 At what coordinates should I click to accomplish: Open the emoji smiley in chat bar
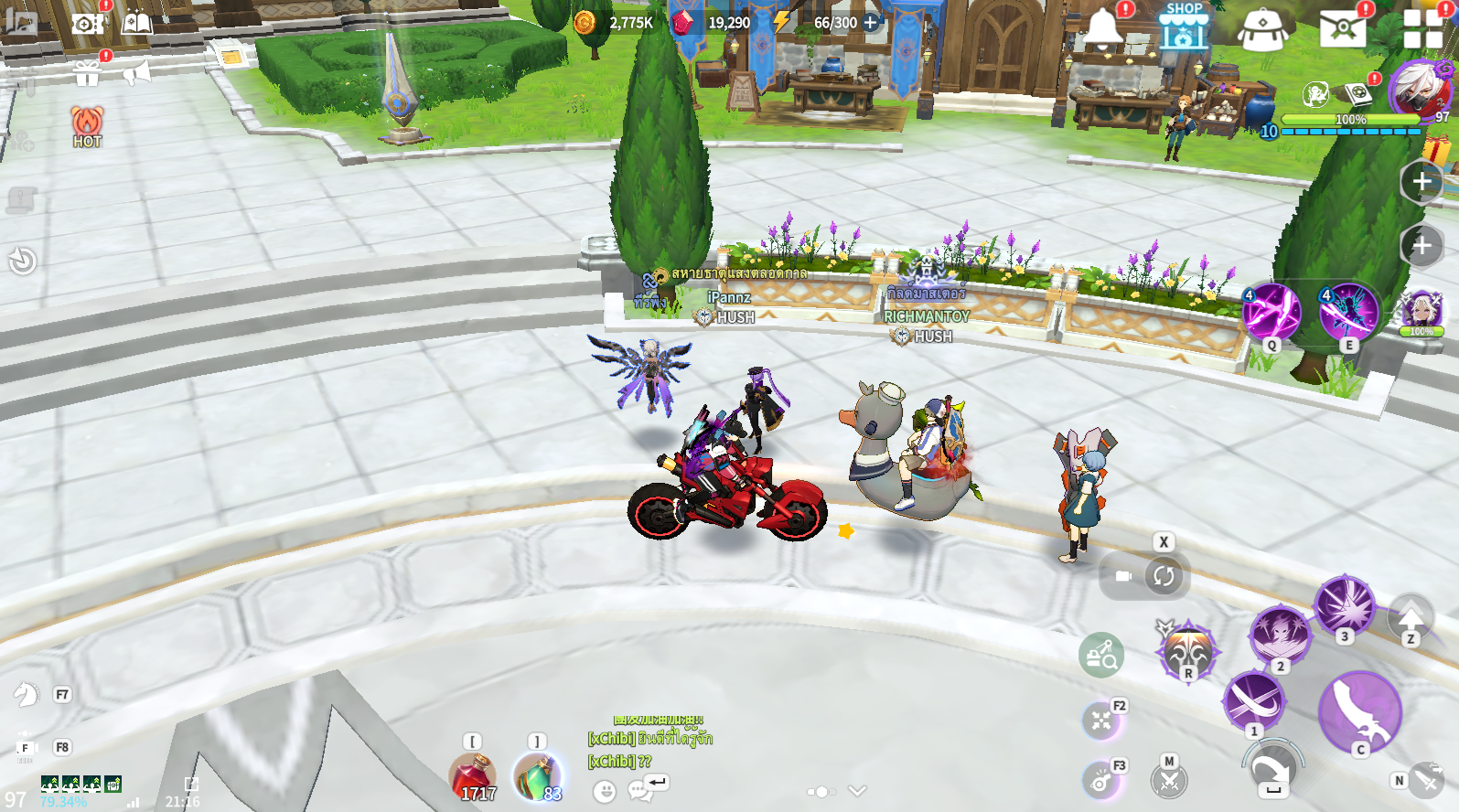pyautogui.click(x=604, y=791)
